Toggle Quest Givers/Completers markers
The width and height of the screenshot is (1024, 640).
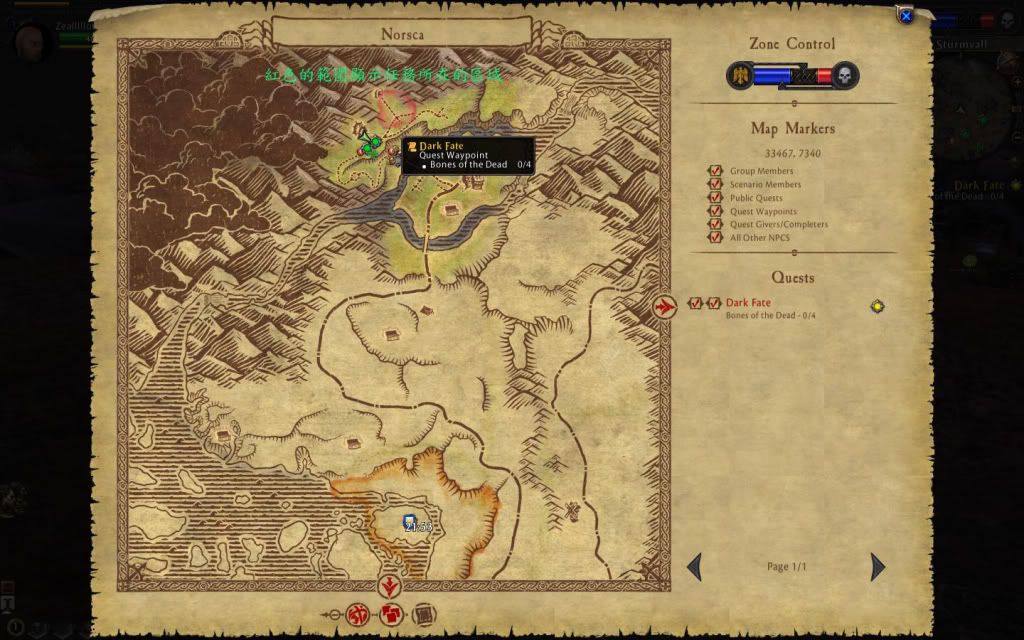click(x=715, y=224)
